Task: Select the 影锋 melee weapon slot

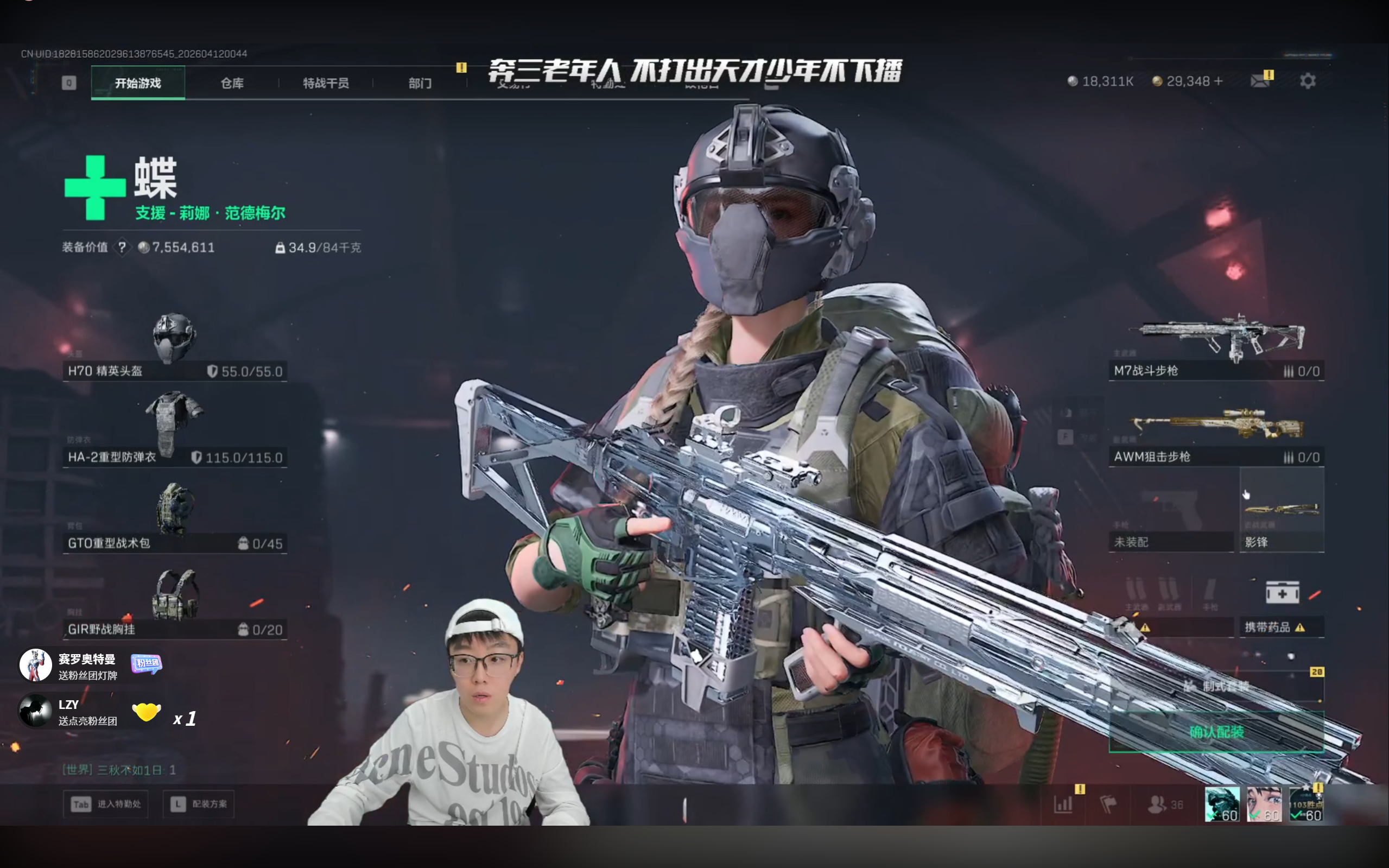Action: click(1282, 510)
